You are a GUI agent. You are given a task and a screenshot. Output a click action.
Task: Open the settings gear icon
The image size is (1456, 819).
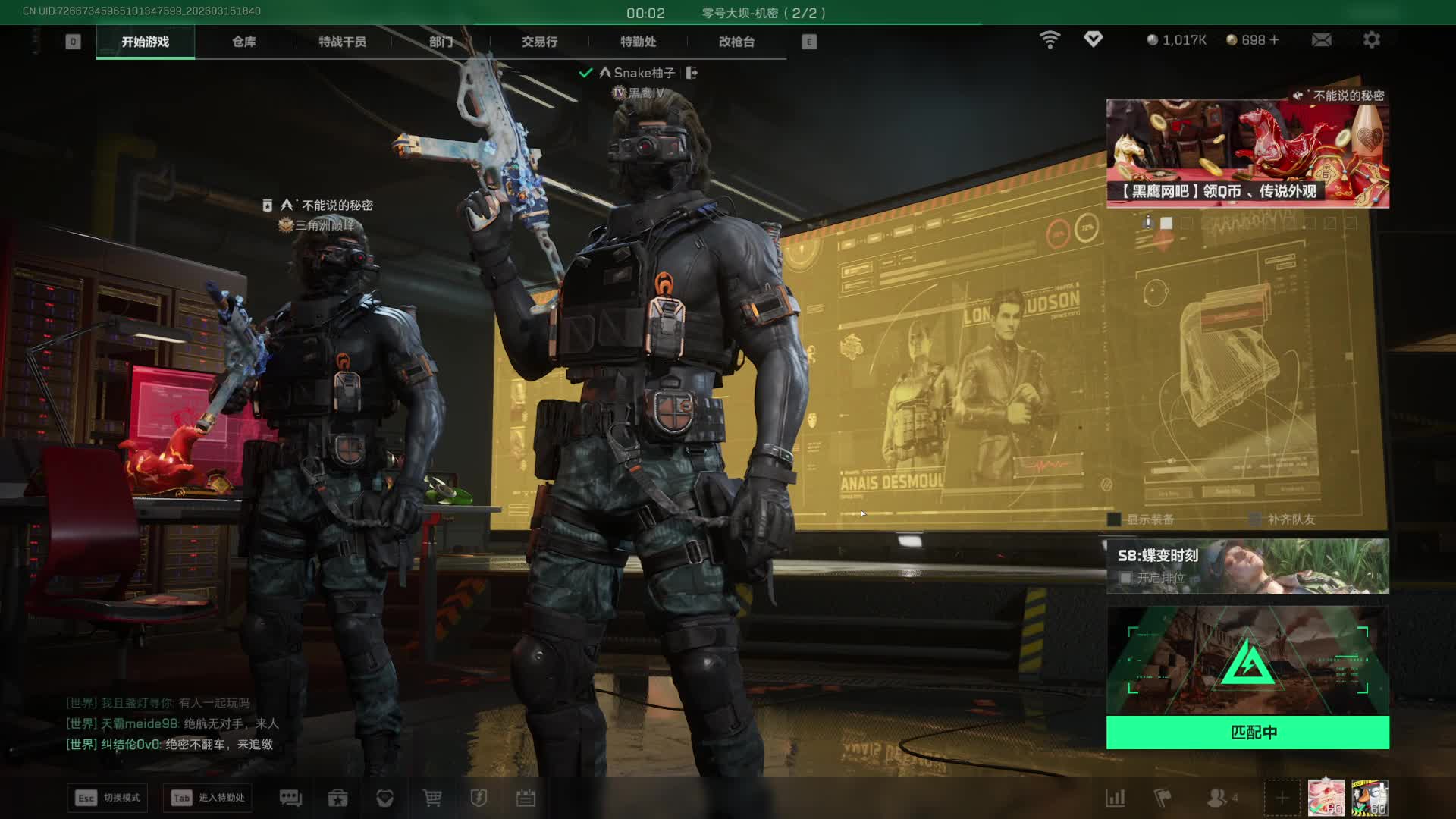[x=1371, y=39]
